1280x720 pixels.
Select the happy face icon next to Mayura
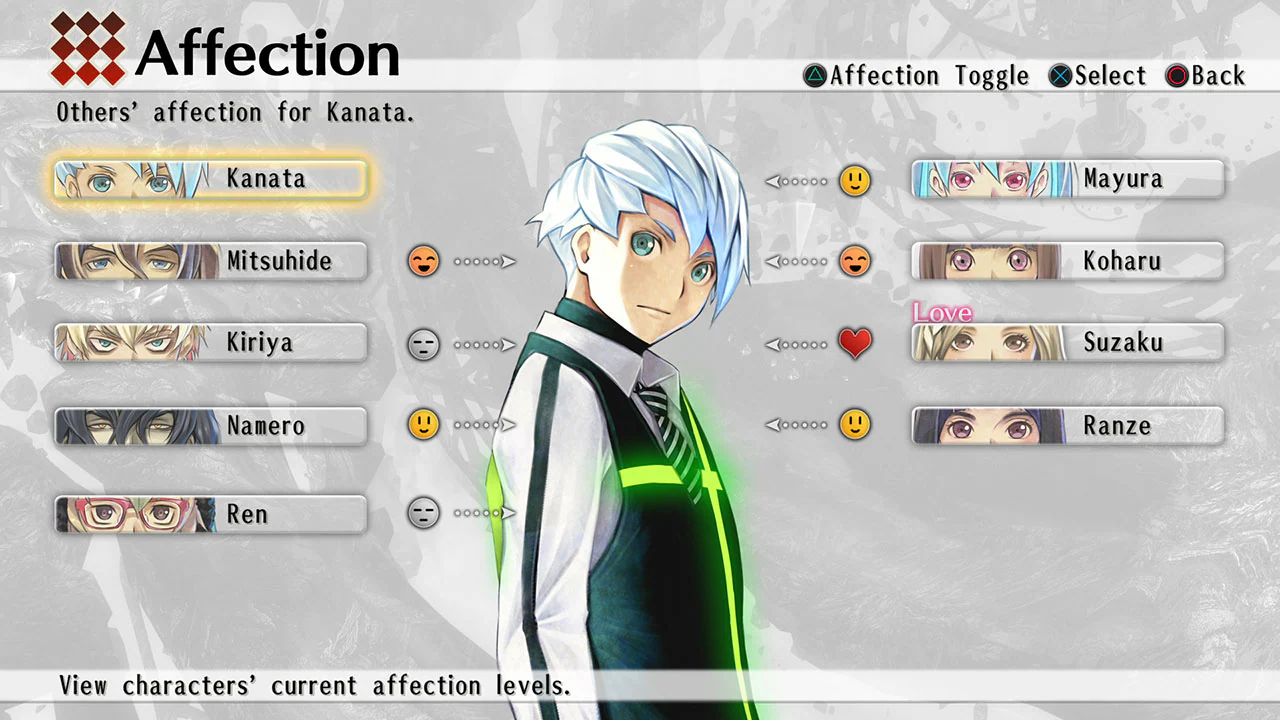click(855, 181)
